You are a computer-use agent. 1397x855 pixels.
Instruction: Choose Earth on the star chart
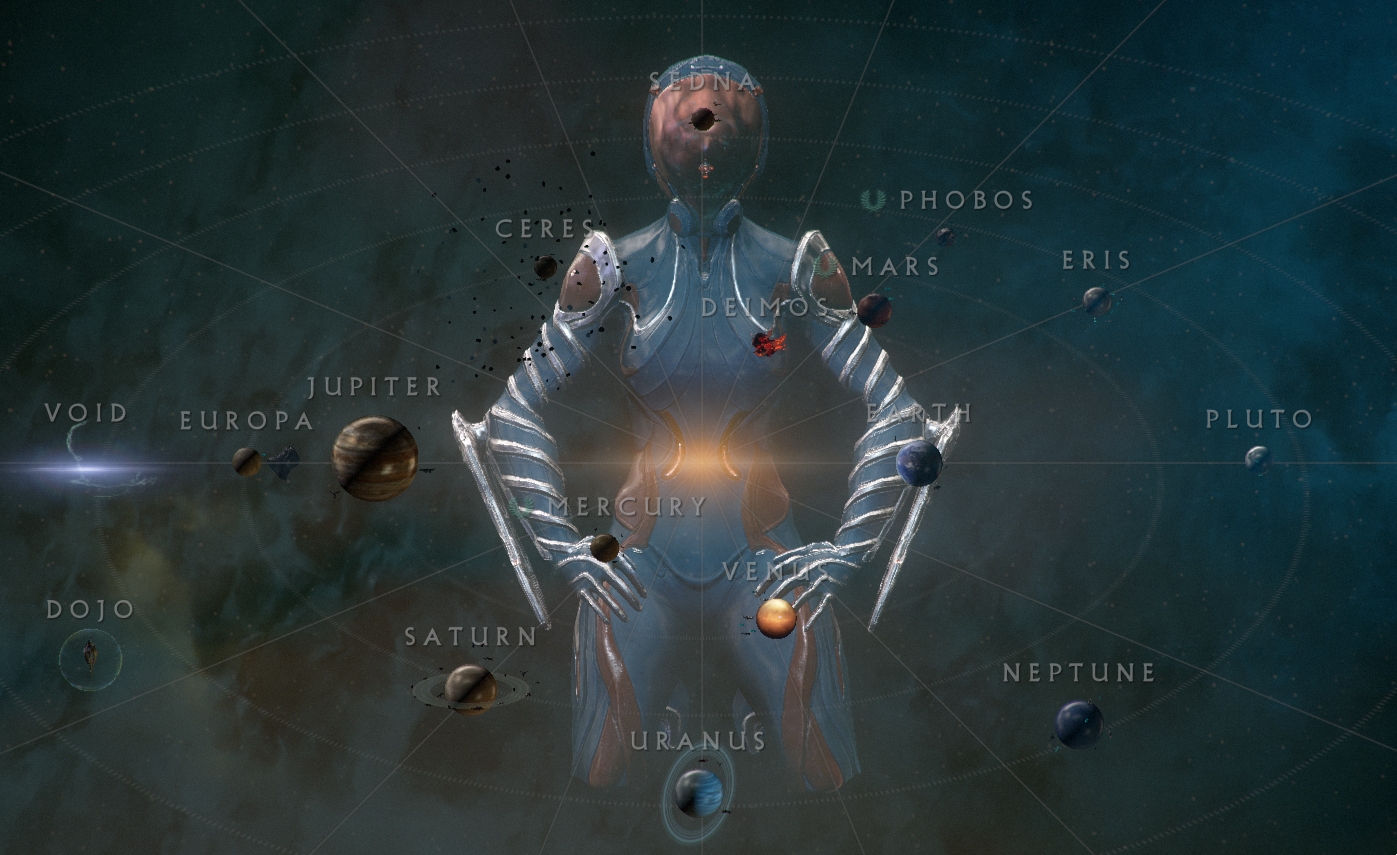tap(919, 463)
